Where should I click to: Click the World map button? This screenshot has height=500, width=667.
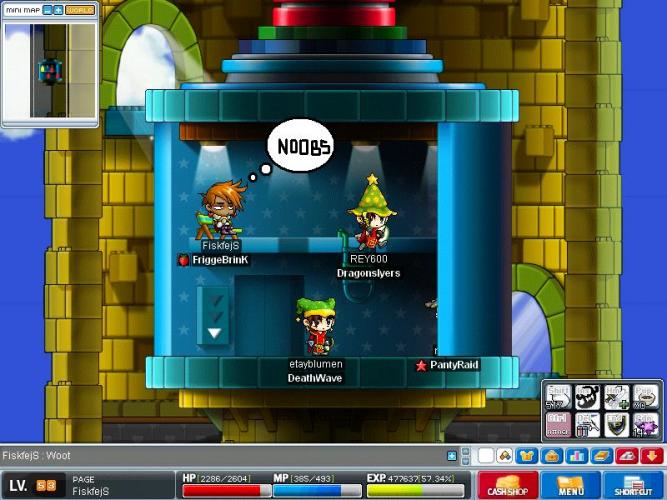point(80,10)
